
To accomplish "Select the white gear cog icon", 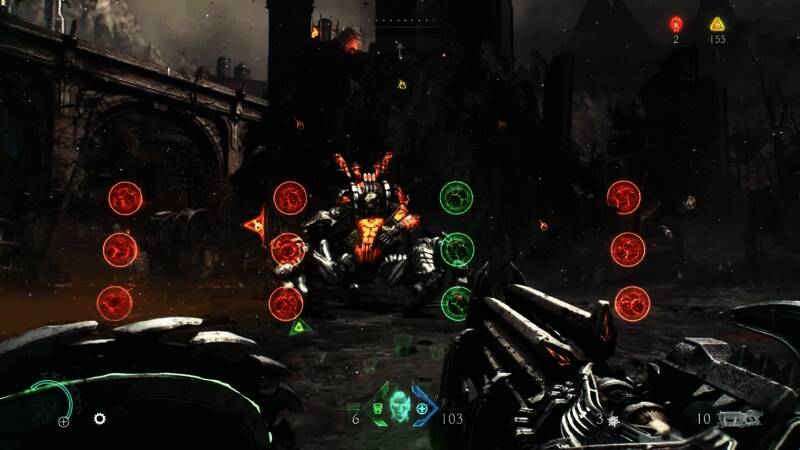I will pos(100,418).
